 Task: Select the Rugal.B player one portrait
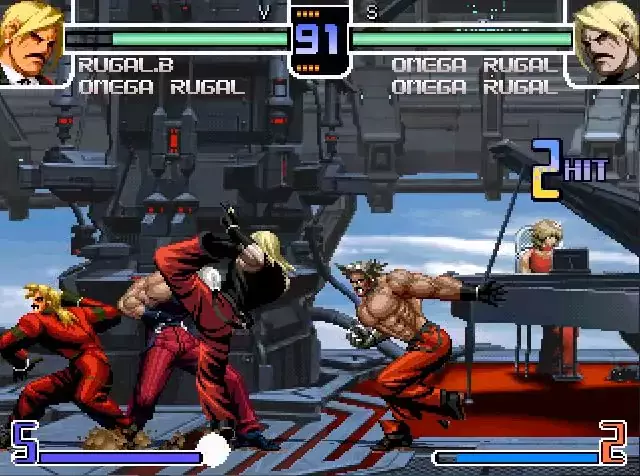(30, 42)
